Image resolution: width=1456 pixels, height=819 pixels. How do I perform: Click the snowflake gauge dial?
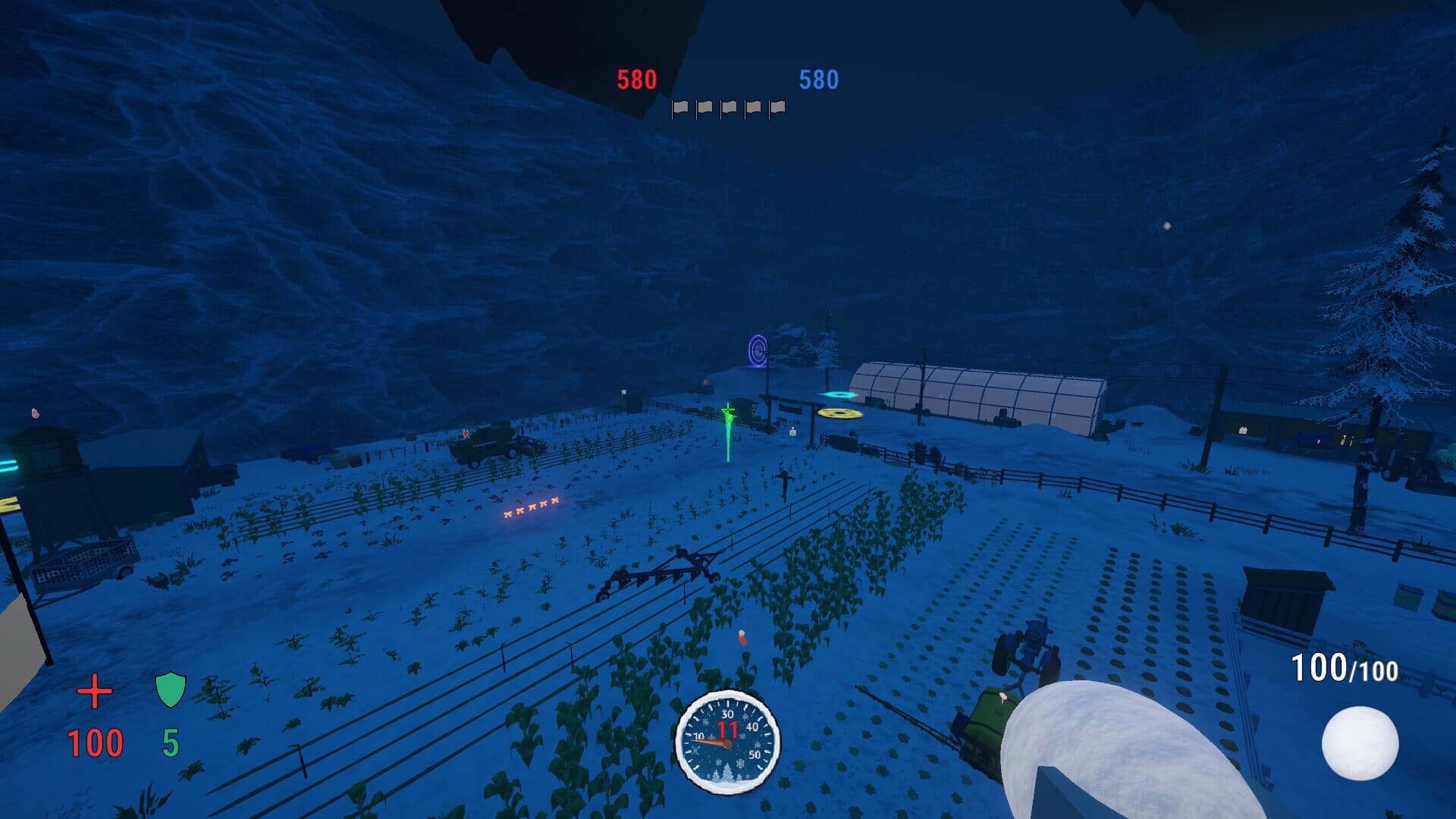(x=727, y=741)
